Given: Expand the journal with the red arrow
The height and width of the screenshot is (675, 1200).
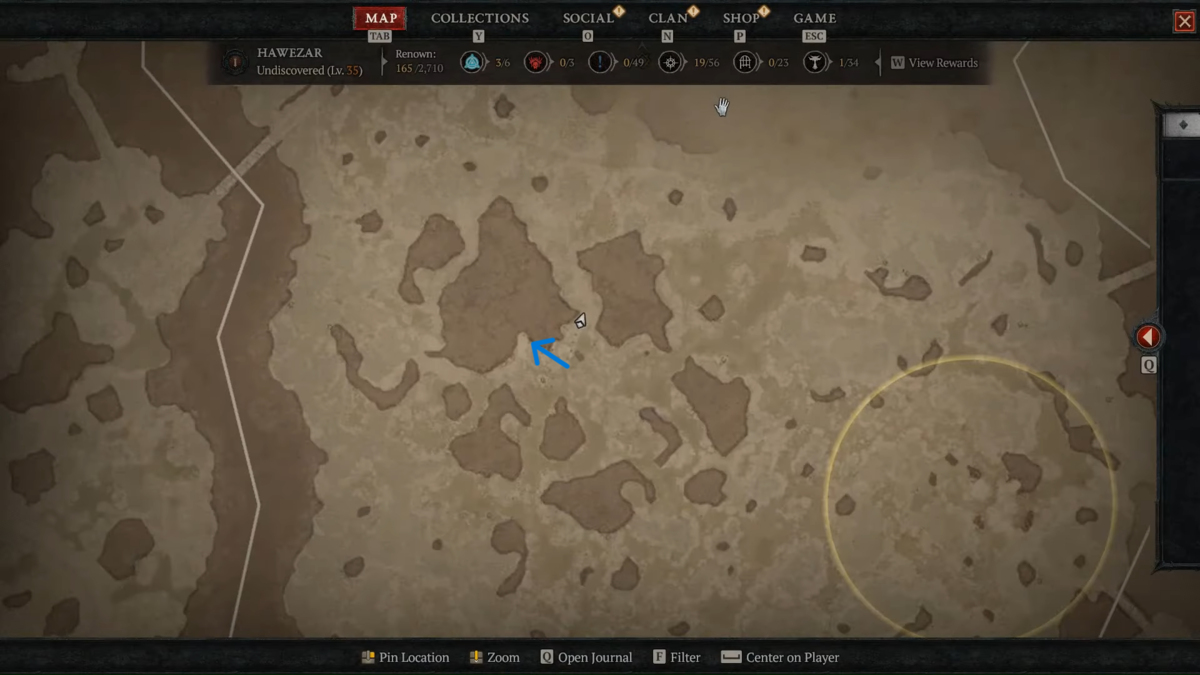Looking at the screenshot, I should (x=1148, y=337).
